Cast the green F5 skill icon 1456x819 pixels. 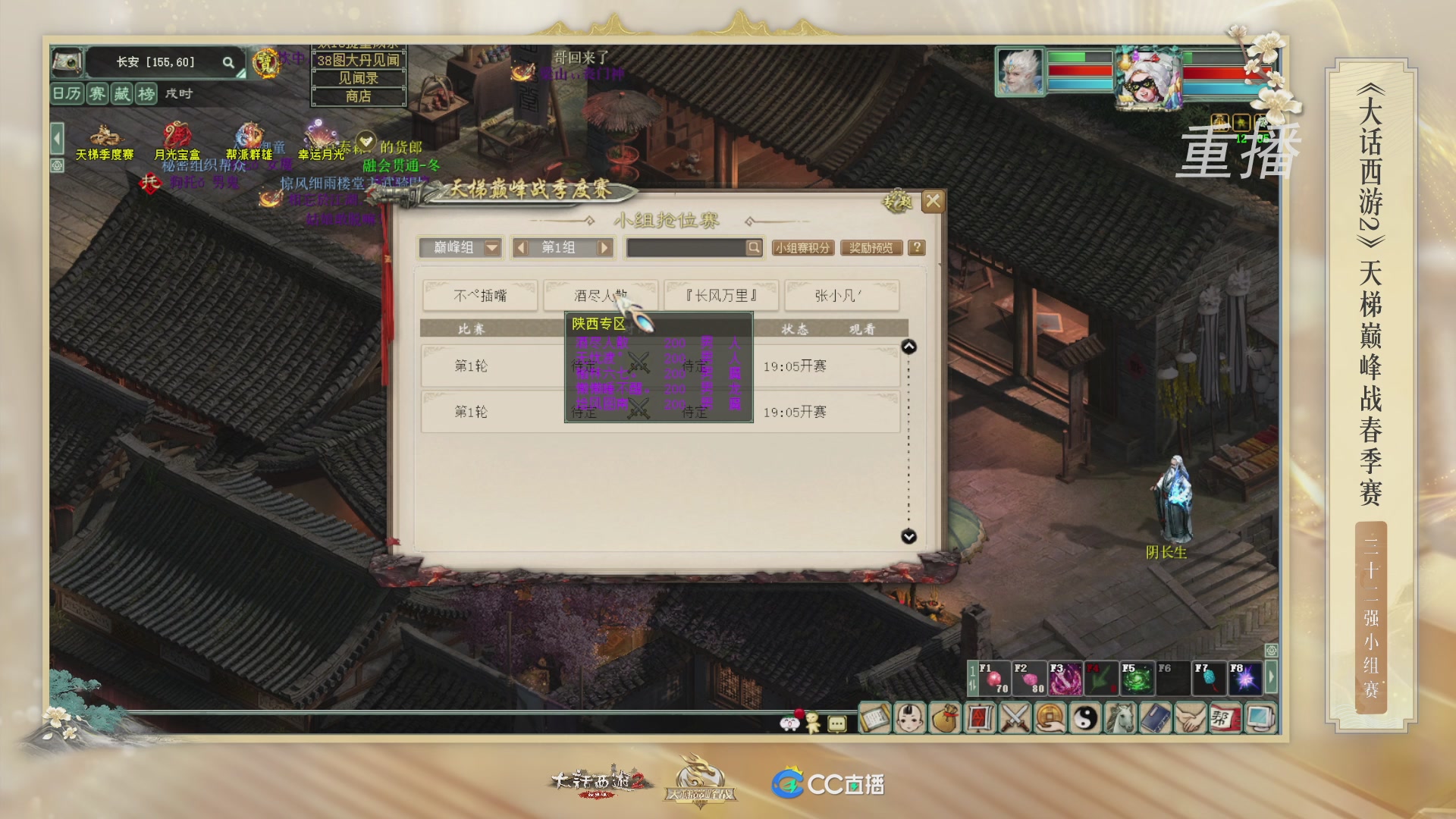(1136, 677)
